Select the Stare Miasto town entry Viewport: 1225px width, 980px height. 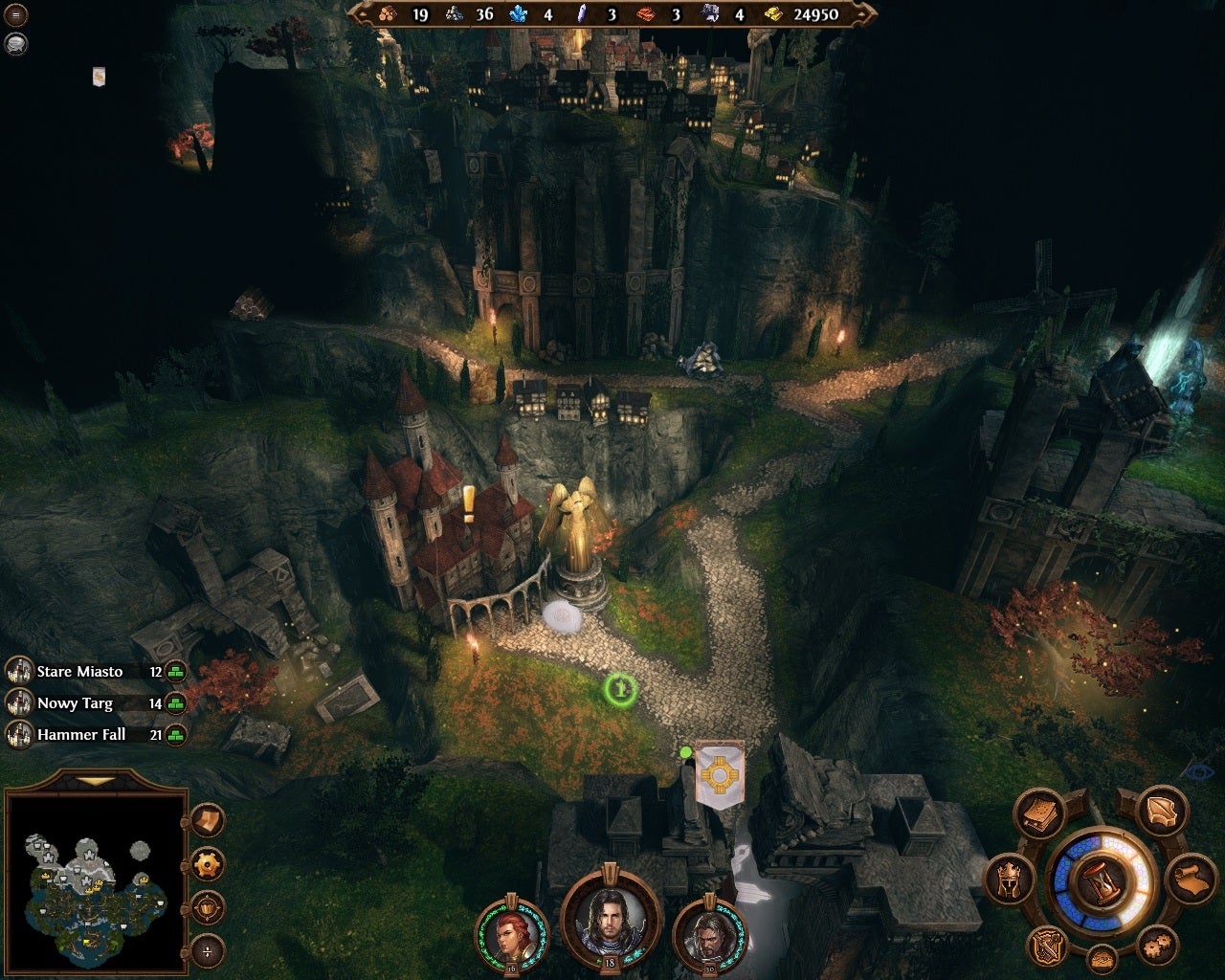[79, 672]
